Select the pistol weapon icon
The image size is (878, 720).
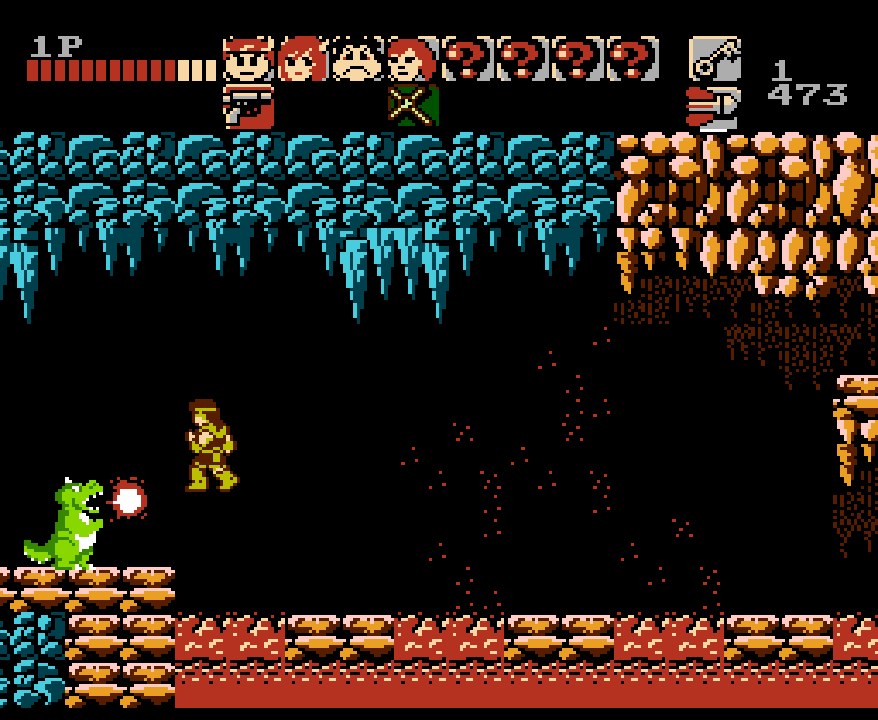pyautogui.click(x=248, y=107)
